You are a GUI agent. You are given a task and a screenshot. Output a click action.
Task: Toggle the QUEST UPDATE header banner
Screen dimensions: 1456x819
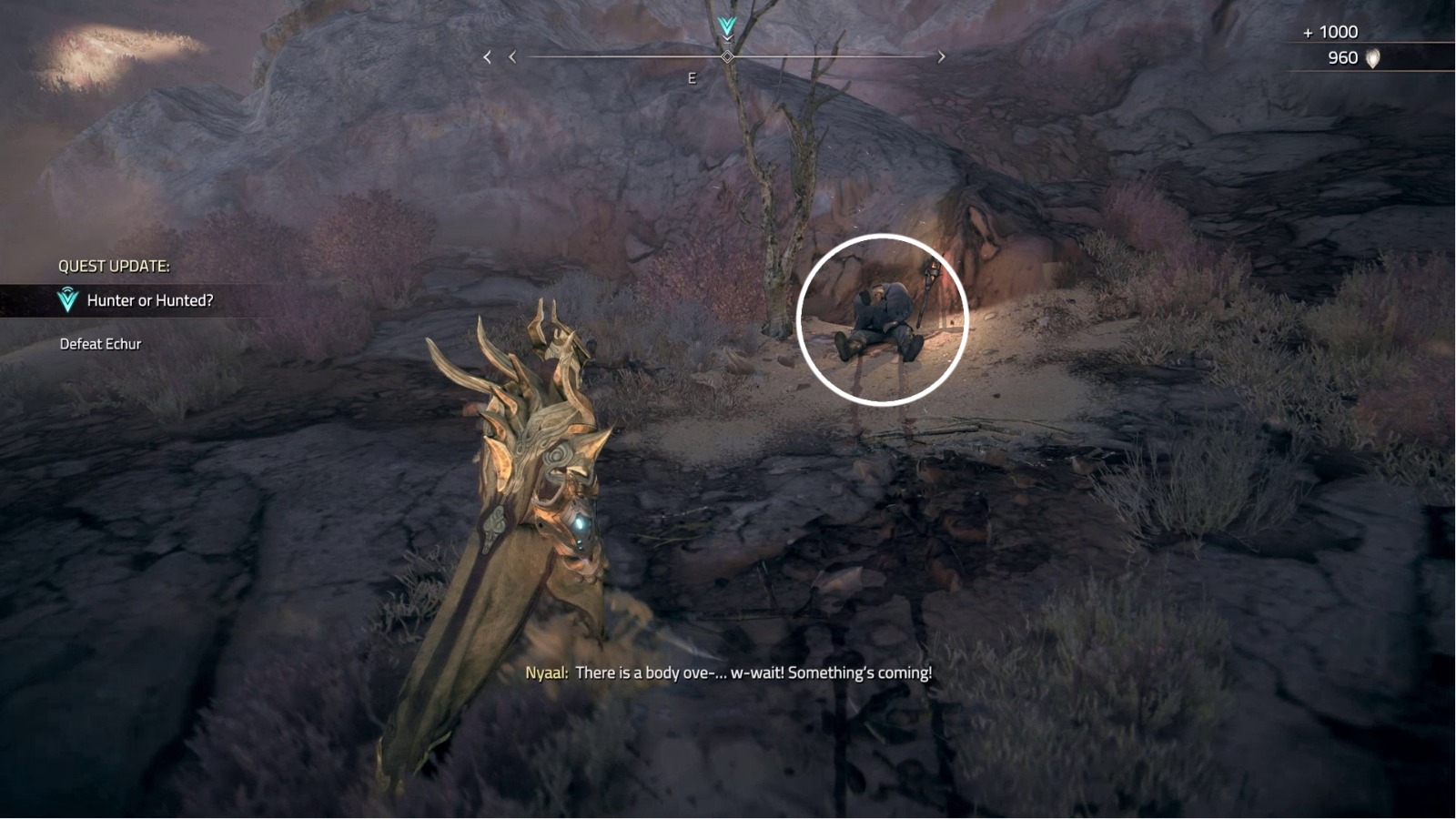[x=114, y=268]
